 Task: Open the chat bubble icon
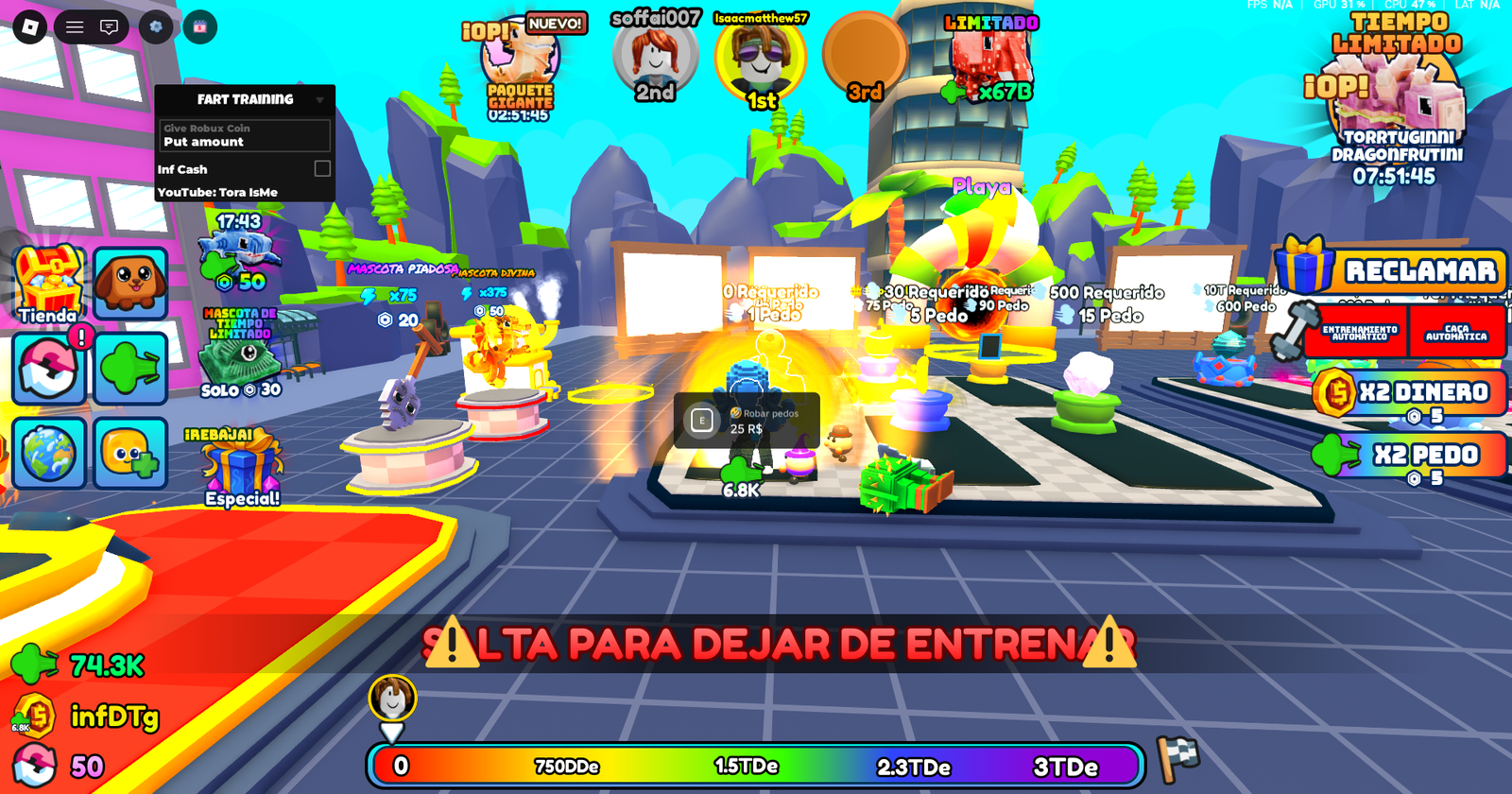click(108, 26)
